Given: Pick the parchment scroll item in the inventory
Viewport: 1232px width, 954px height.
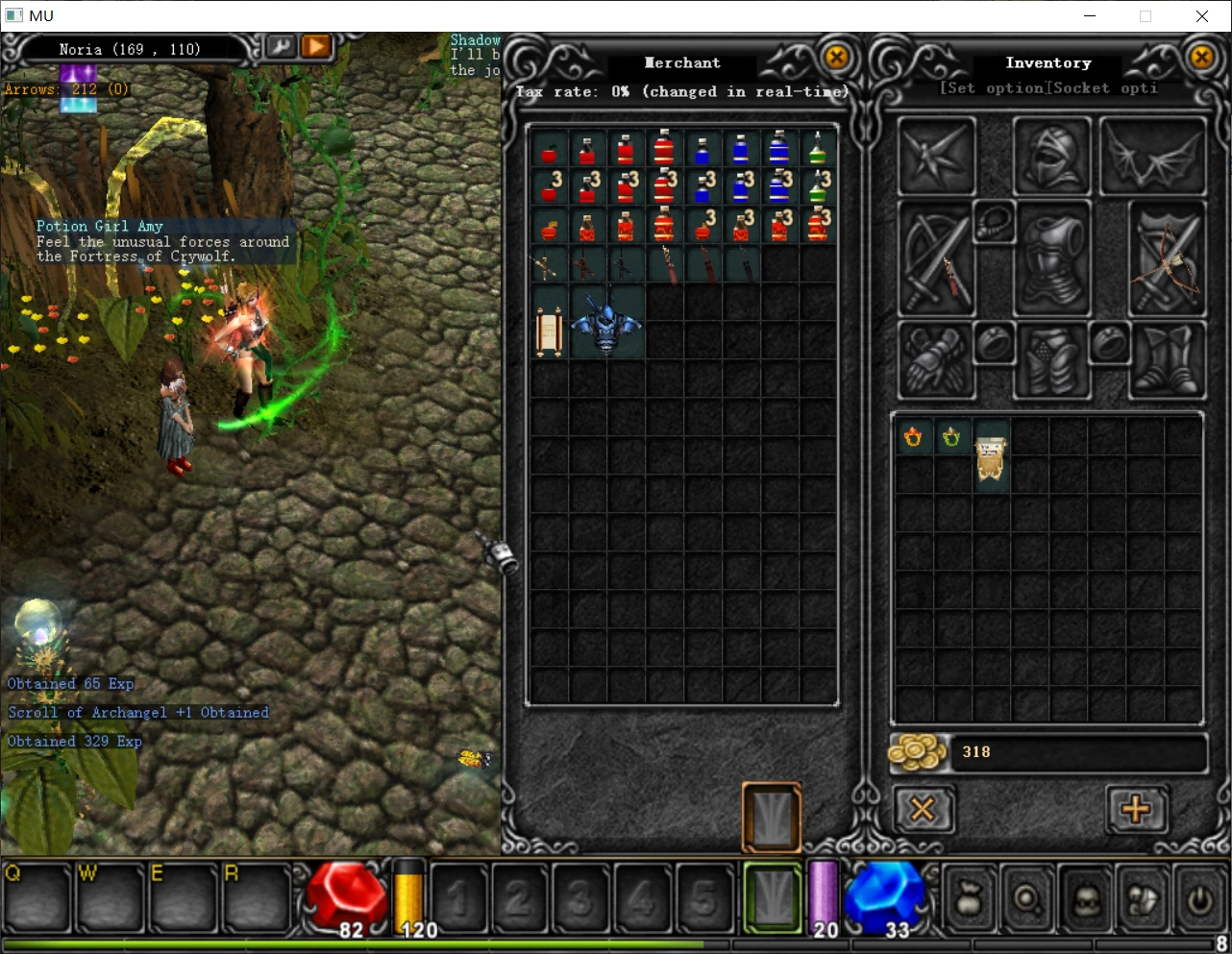Looking at the screenshot, I should pyautogui.click(x=991, y=457).
